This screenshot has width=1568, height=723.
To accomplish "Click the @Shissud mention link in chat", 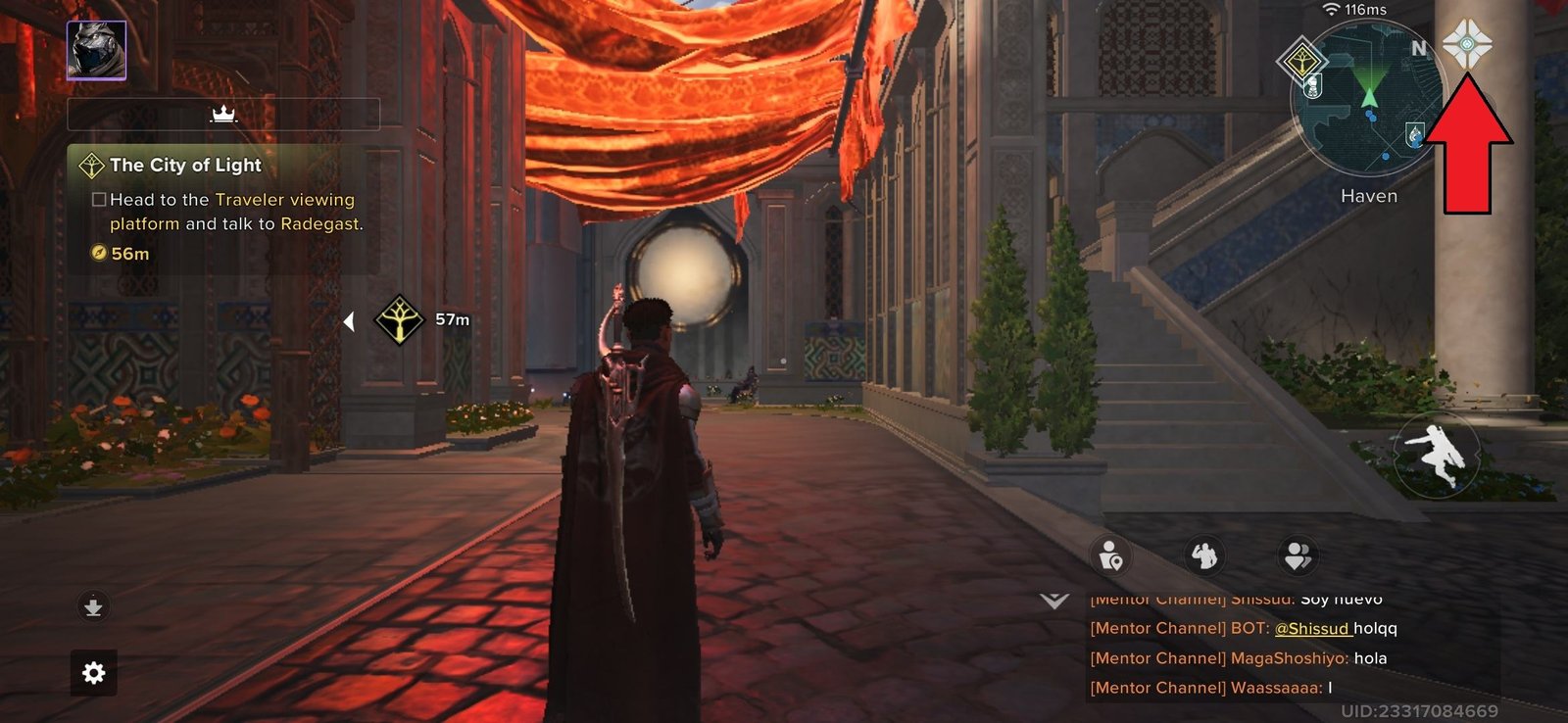I will click(x=1313, y=629).
